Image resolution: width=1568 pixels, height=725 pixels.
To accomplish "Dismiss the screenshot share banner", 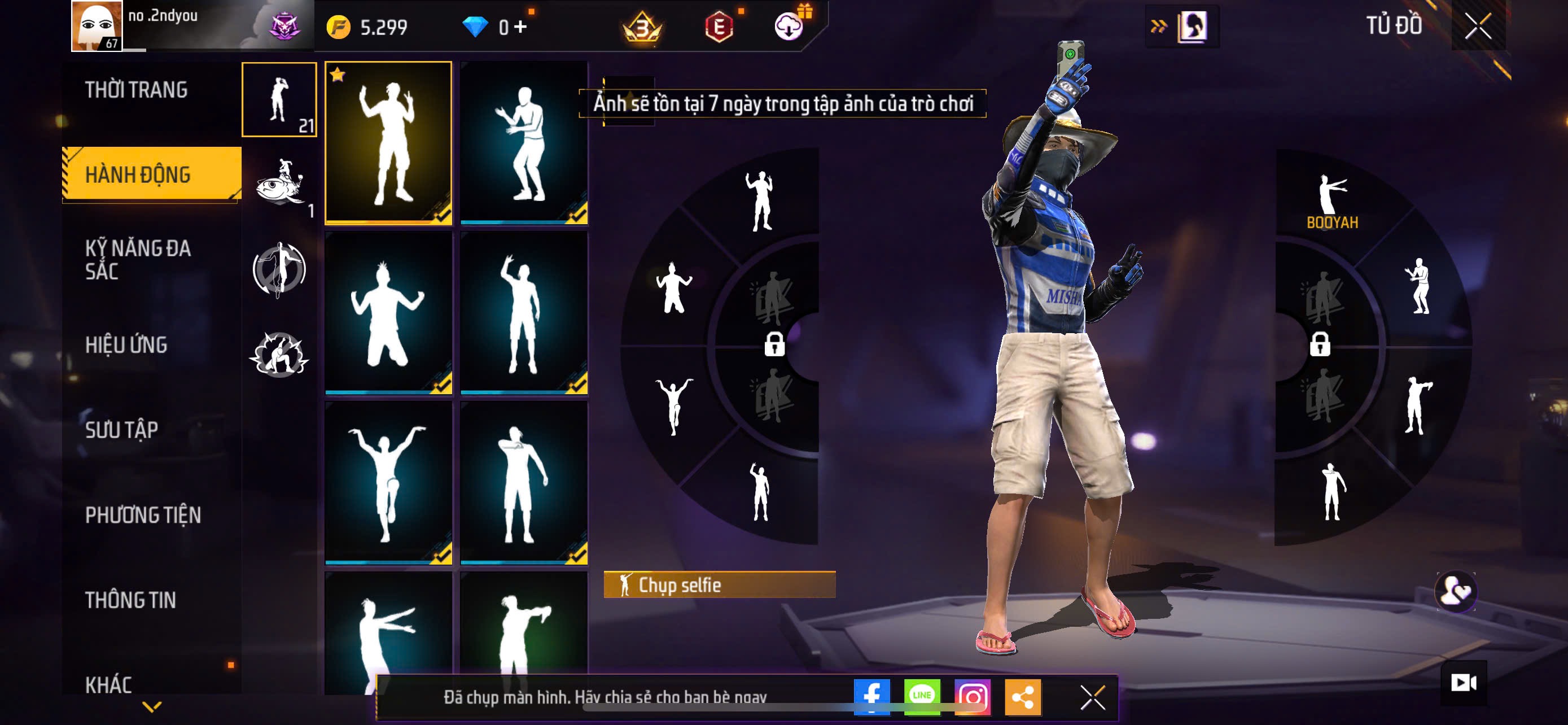I will [1093, 697].
